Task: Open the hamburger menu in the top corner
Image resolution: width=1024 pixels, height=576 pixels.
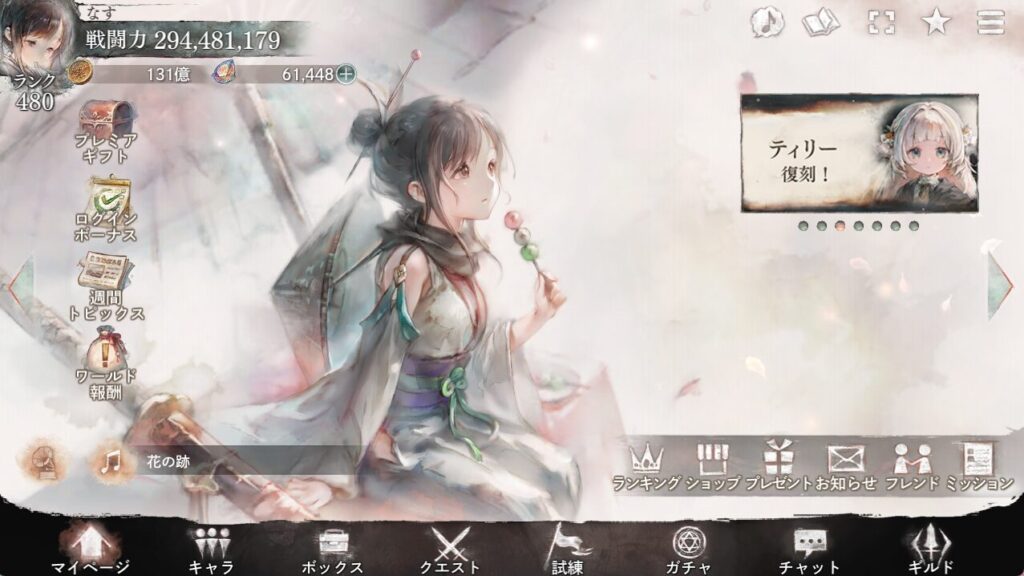Action: [990, 22]
